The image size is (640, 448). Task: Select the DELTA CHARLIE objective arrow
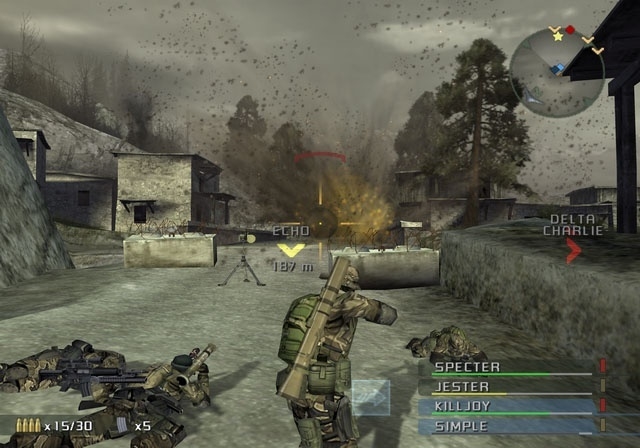pos(573,251)
